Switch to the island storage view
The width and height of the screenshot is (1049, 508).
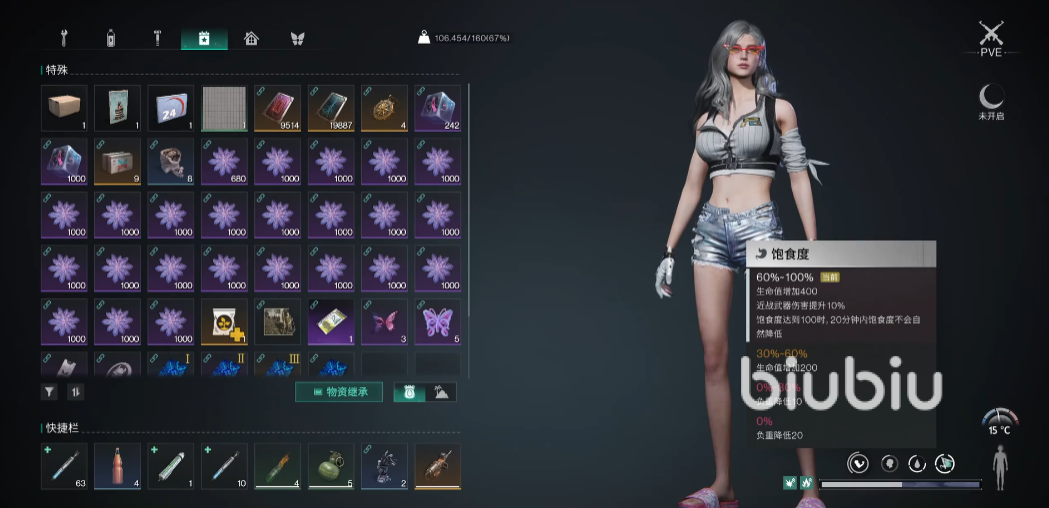click(441, 392)
